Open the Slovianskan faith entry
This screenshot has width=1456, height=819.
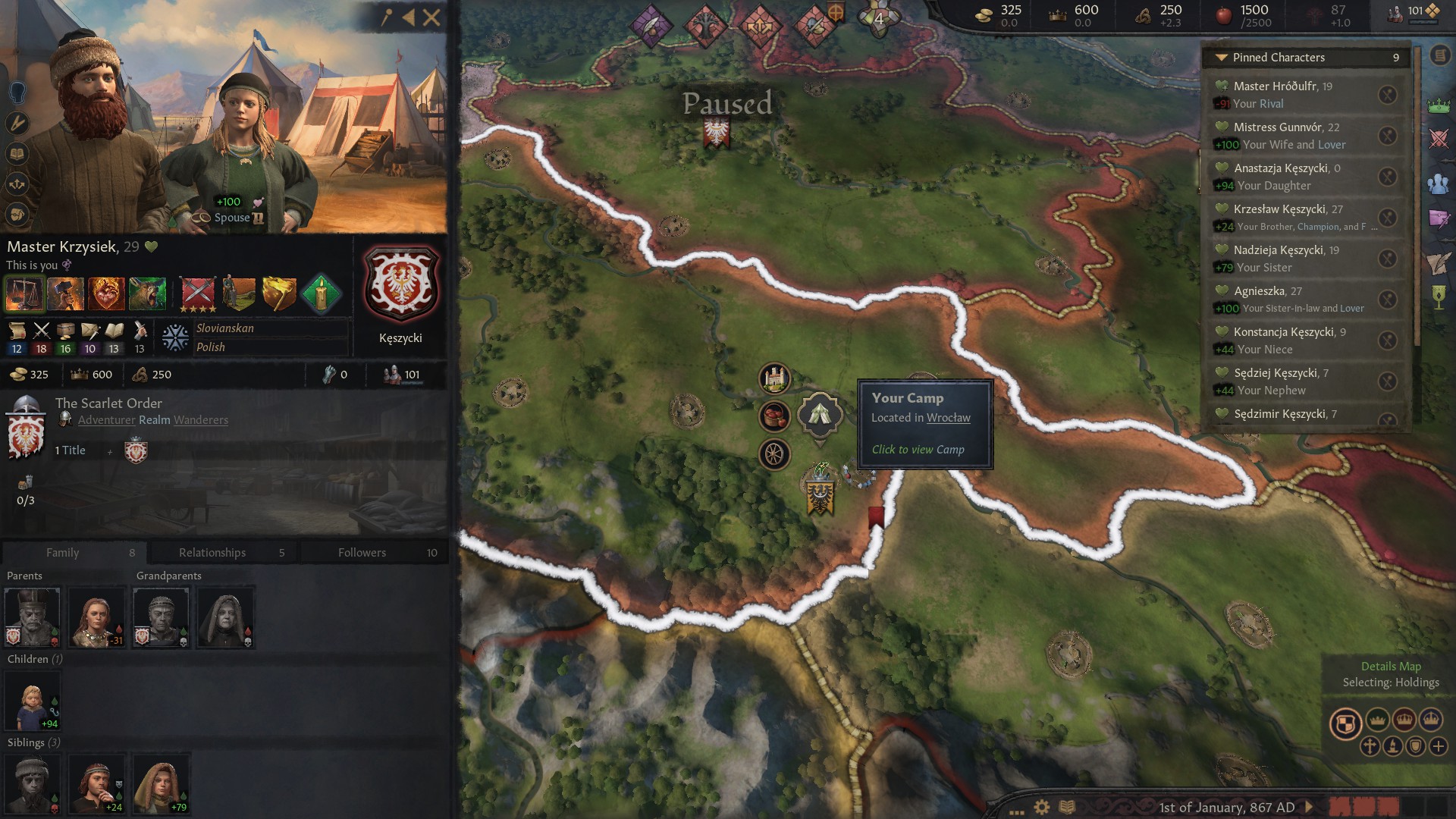click(225, 328)
